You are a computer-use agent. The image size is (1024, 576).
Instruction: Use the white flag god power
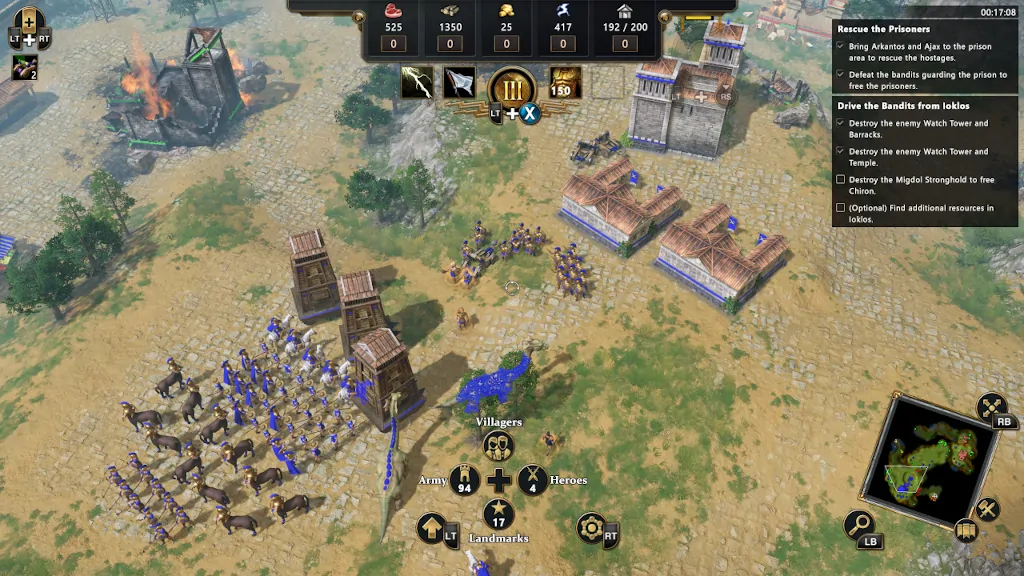(460, 82)
